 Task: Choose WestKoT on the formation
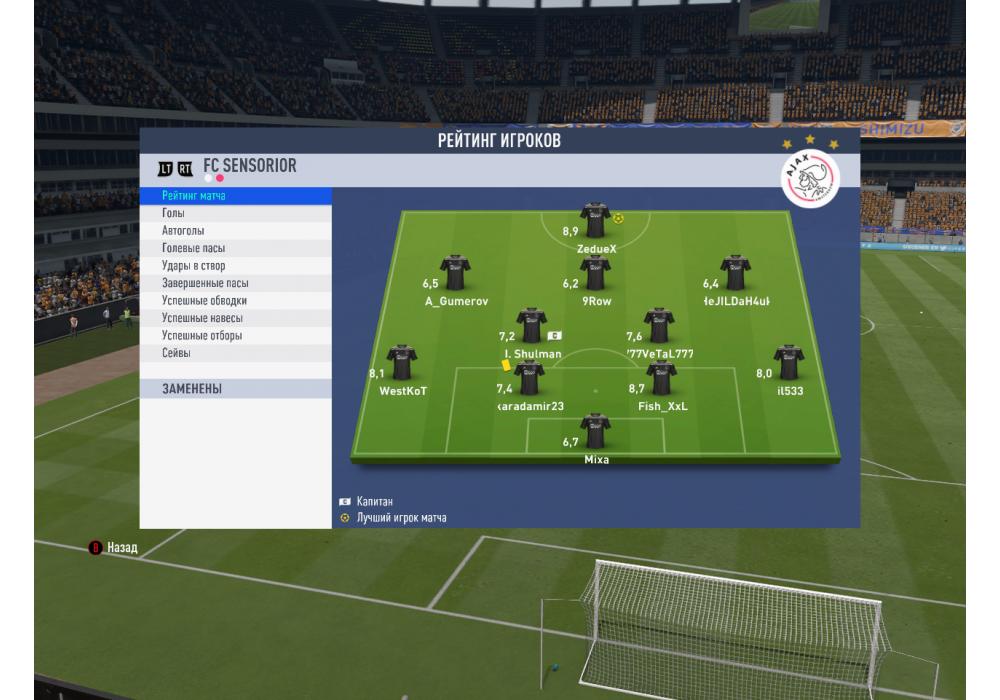(x=402, y=362)
